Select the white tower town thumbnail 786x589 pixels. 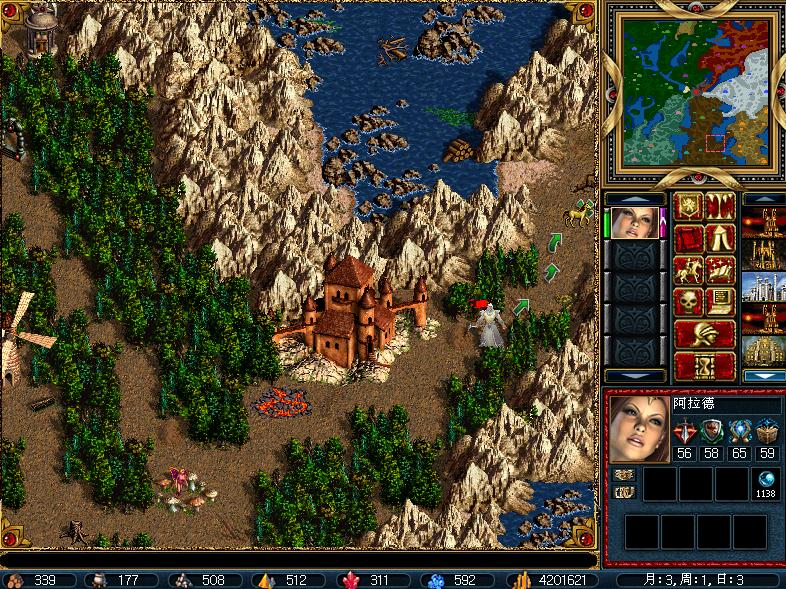(x=763, y=287)
